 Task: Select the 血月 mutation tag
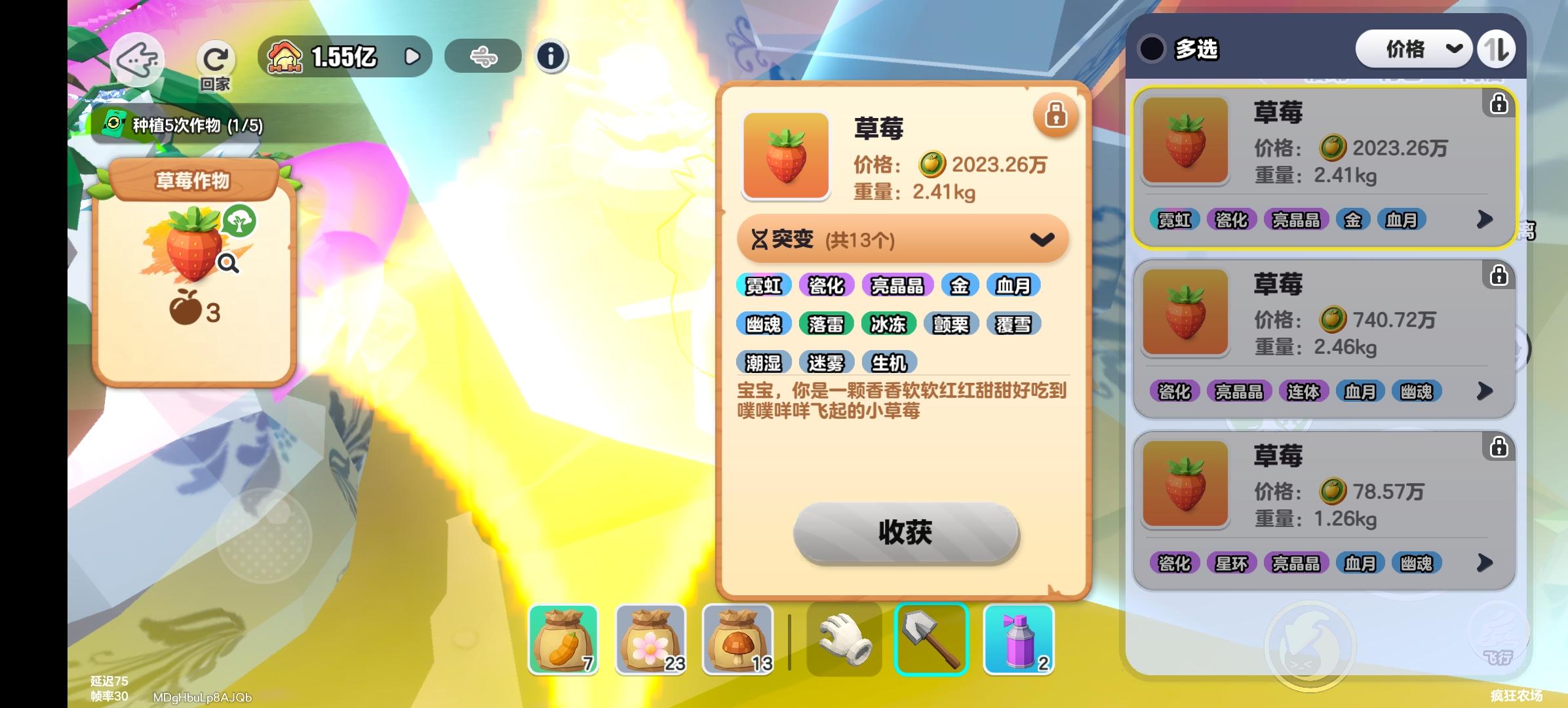click(1015, 285)
